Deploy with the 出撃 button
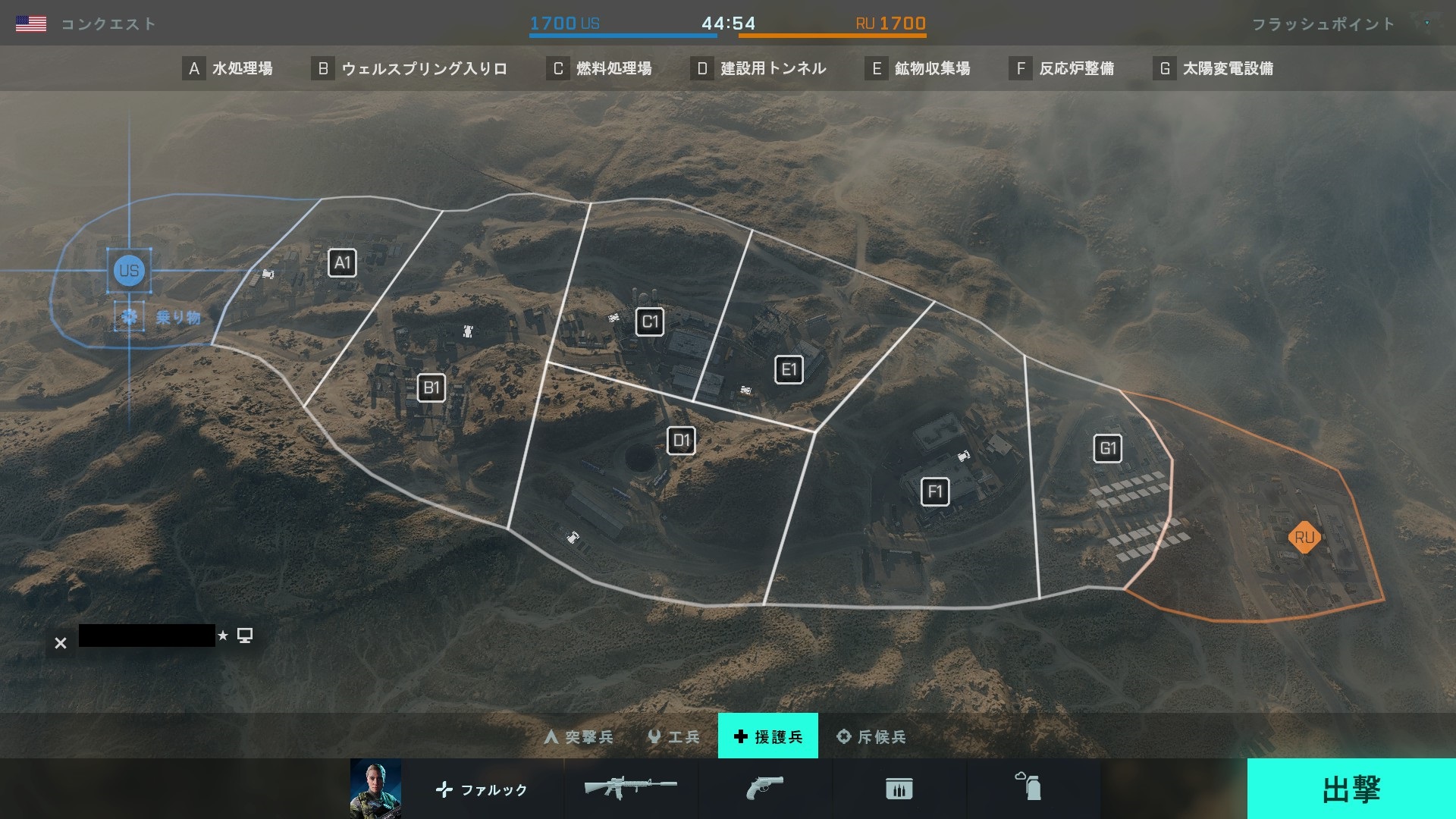The image size is (1456, 819). tap(1351, 789)
